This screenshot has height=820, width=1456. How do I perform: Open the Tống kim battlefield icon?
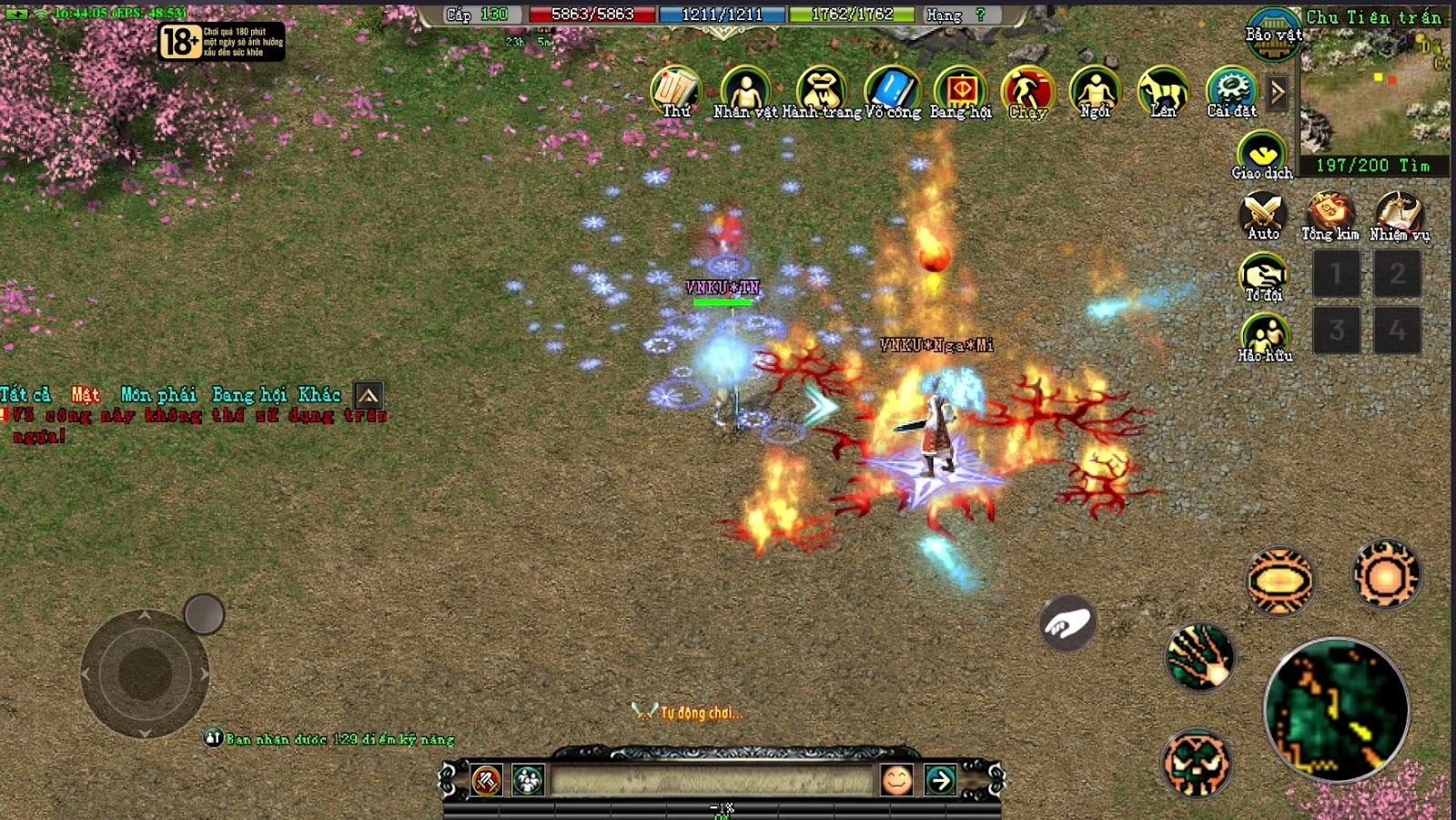tap(1330, 215)
